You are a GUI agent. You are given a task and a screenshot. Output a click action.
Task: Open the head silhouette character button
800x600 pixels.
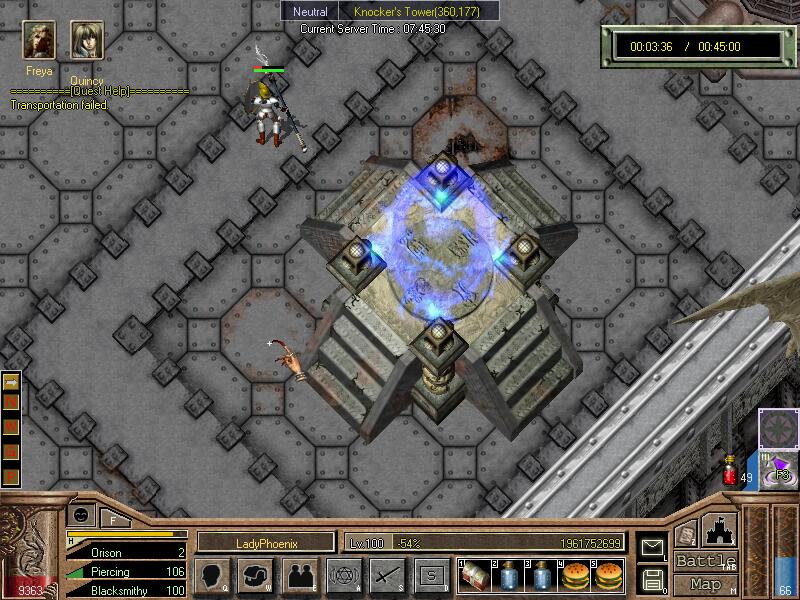pos(212,576)
